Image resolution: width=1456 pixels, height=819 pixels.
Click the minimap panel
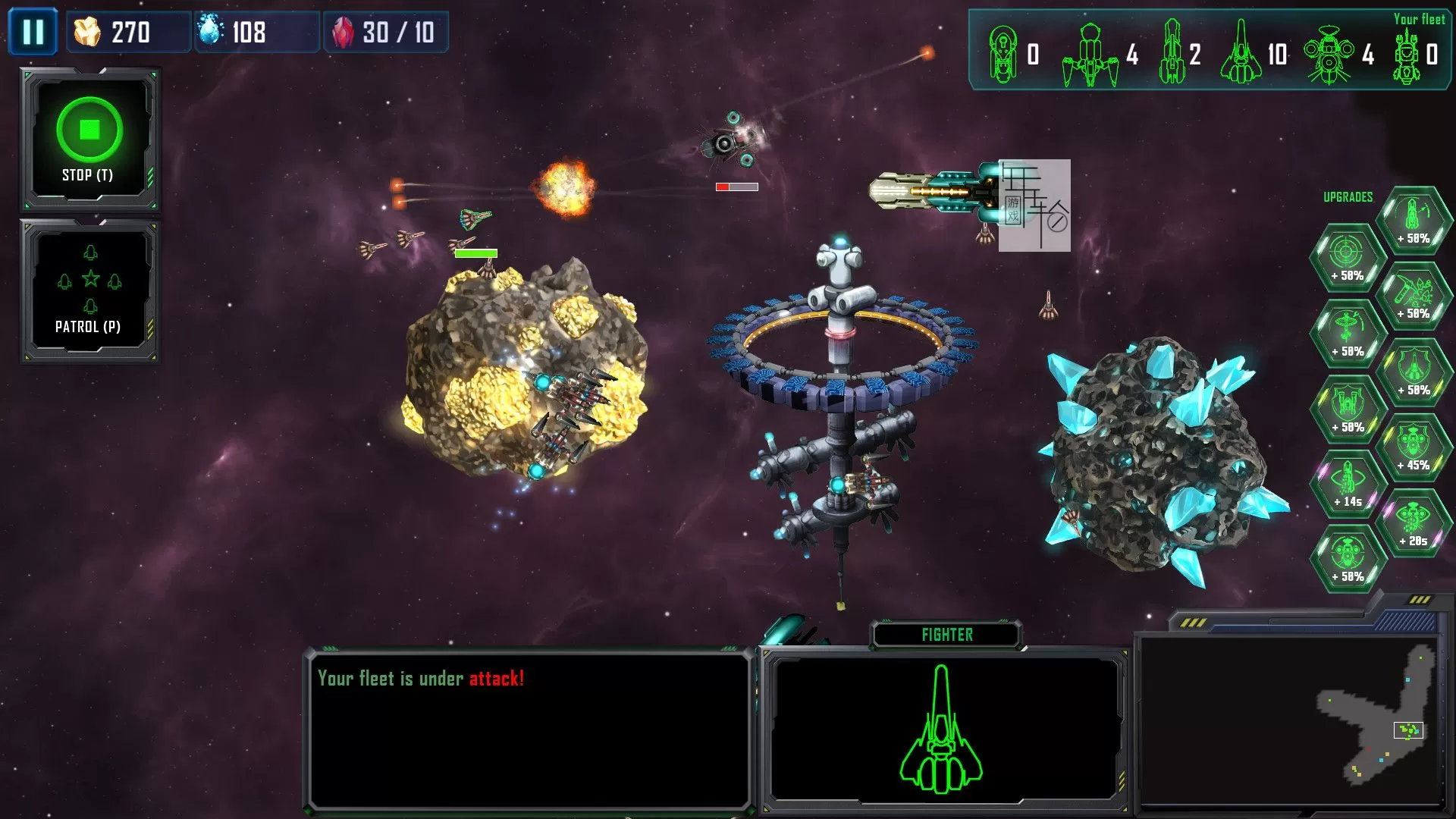tap(1289, 720)
